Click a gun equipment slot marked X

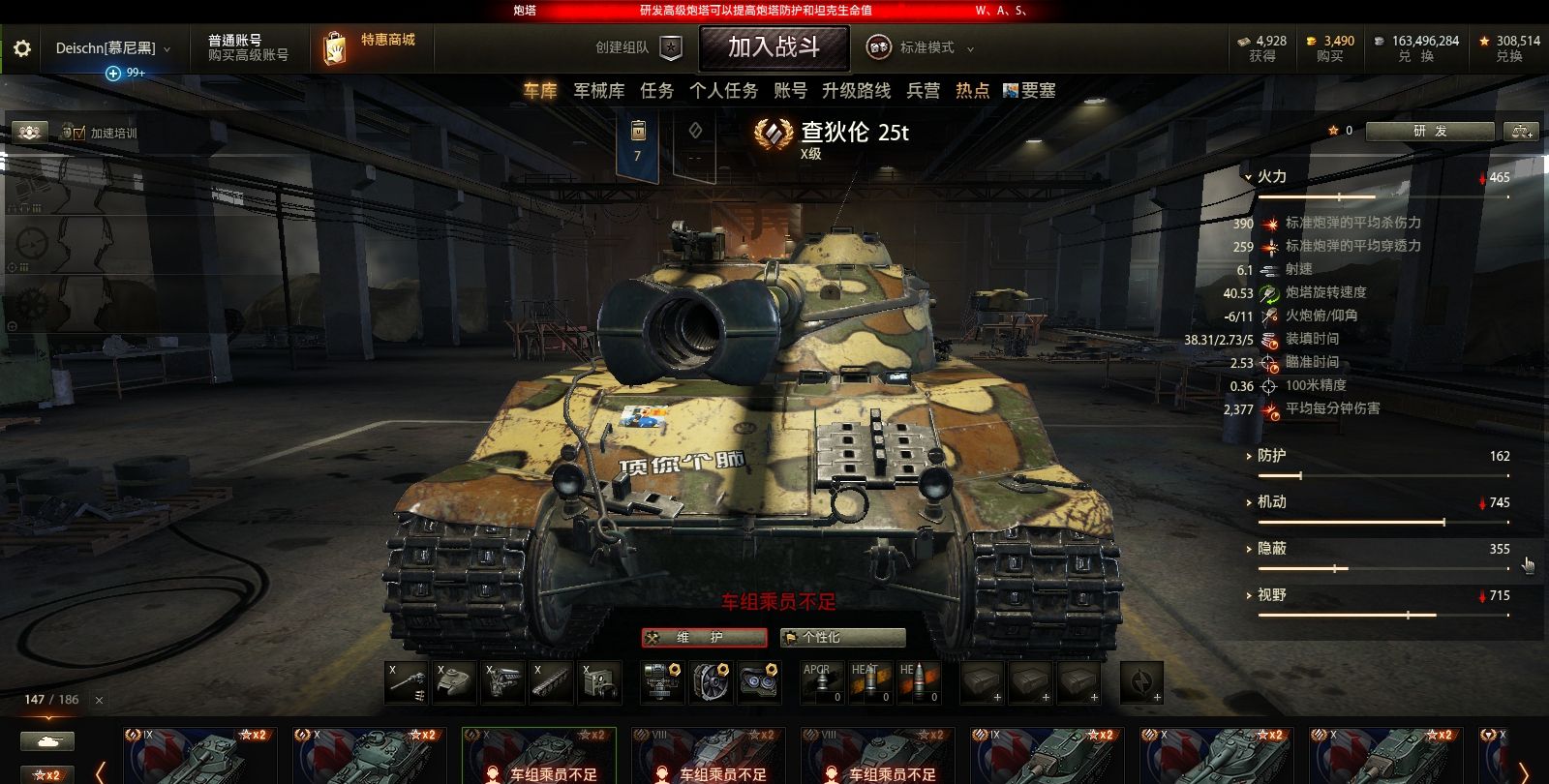(406, 680)
